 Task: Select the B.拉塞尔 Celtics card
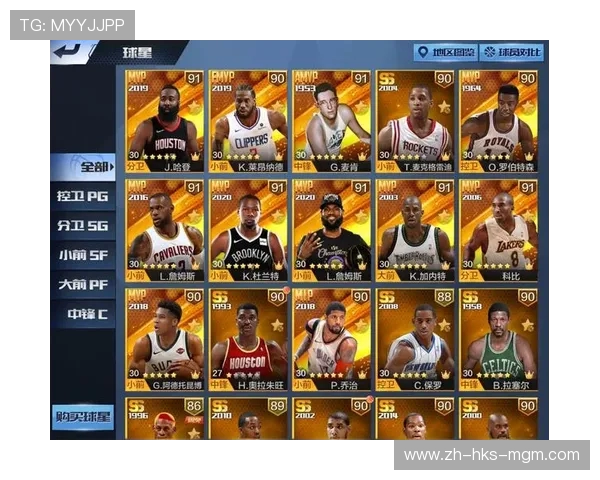pyautogui.click(x=499, y=339)
